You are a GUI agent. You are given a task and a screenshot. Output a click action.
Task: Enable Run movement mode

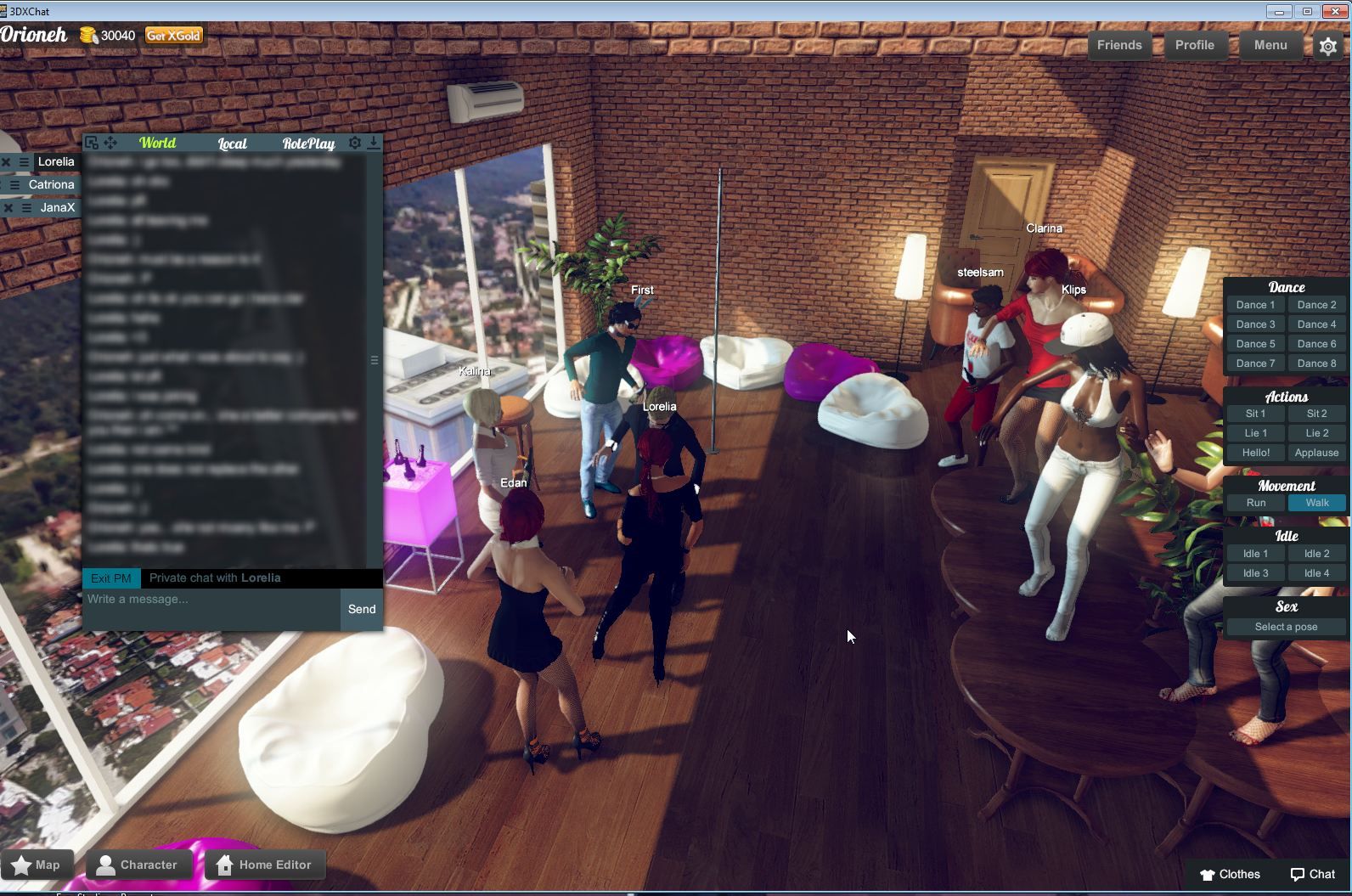1254,503
